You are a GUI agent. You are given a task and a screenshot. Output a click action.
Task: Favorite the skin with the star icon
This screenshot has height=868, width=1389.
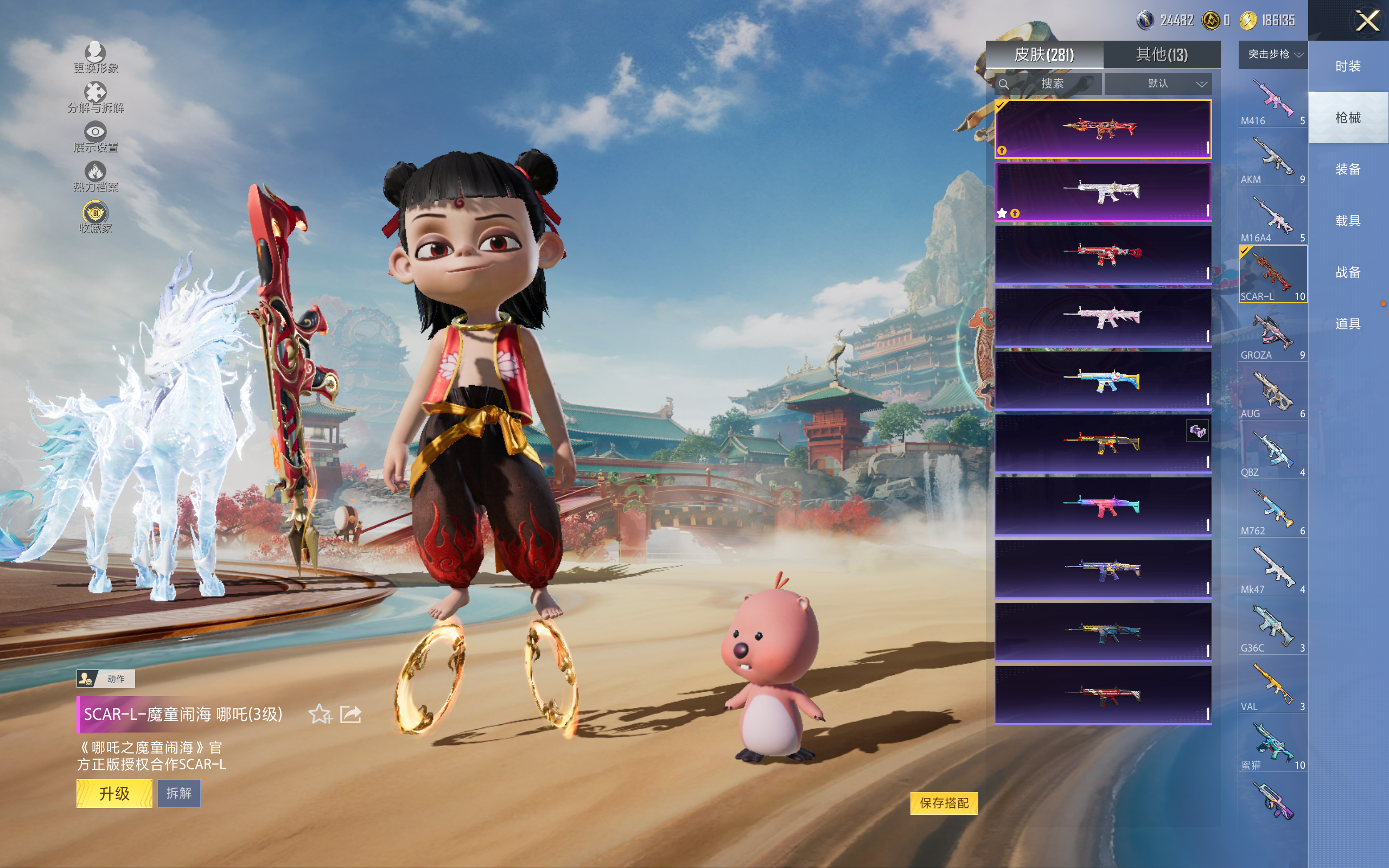[x=320, y=714]
